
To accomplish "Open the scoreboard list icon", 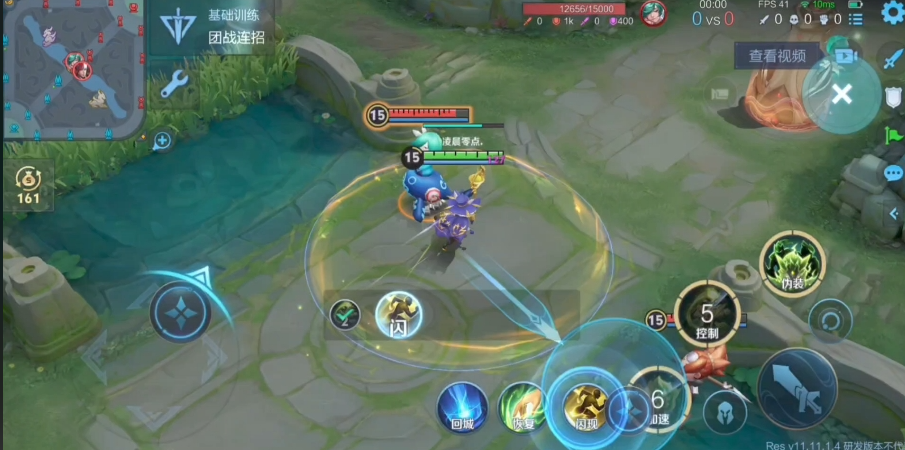I will [855, 19].
